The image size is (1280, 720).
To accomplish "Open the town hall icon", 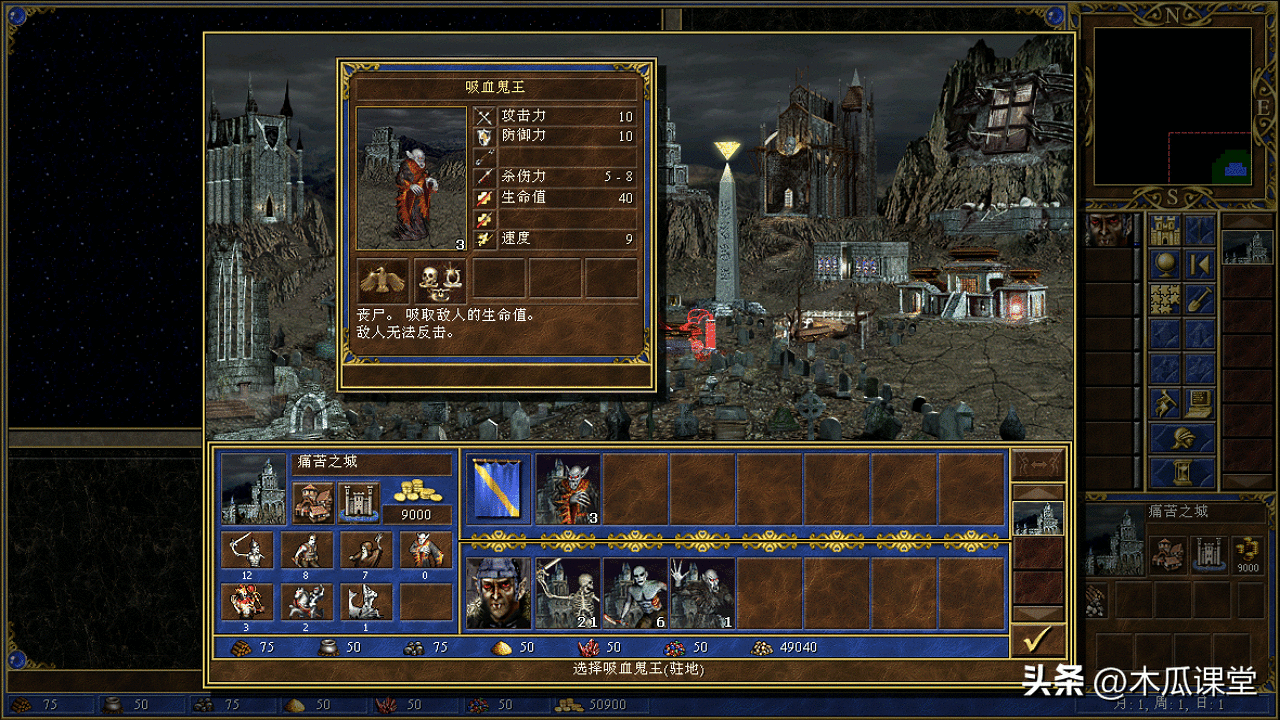I will tap(312, 502).
